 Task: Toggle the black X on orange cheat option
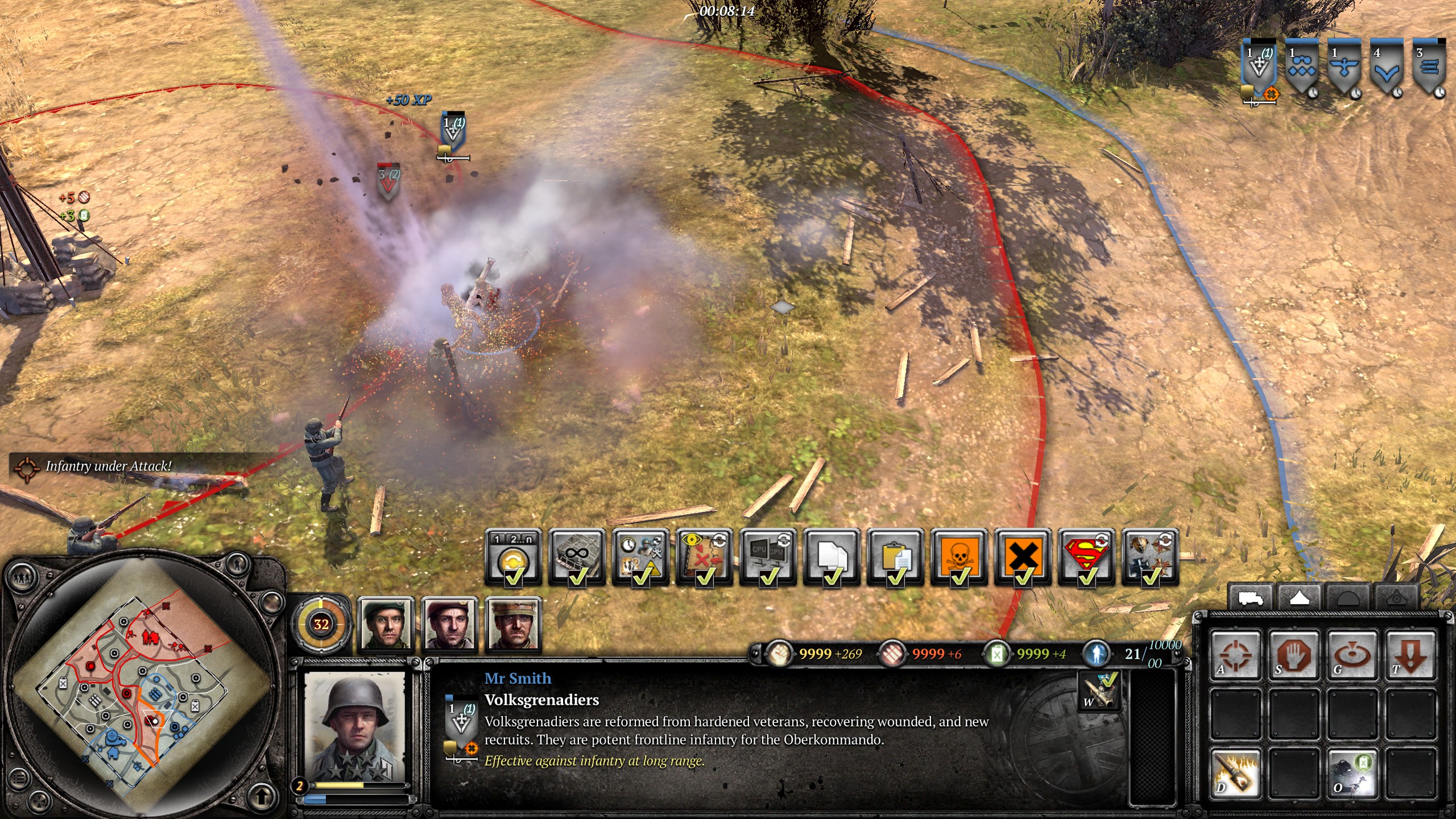[x=1023, y=557]
